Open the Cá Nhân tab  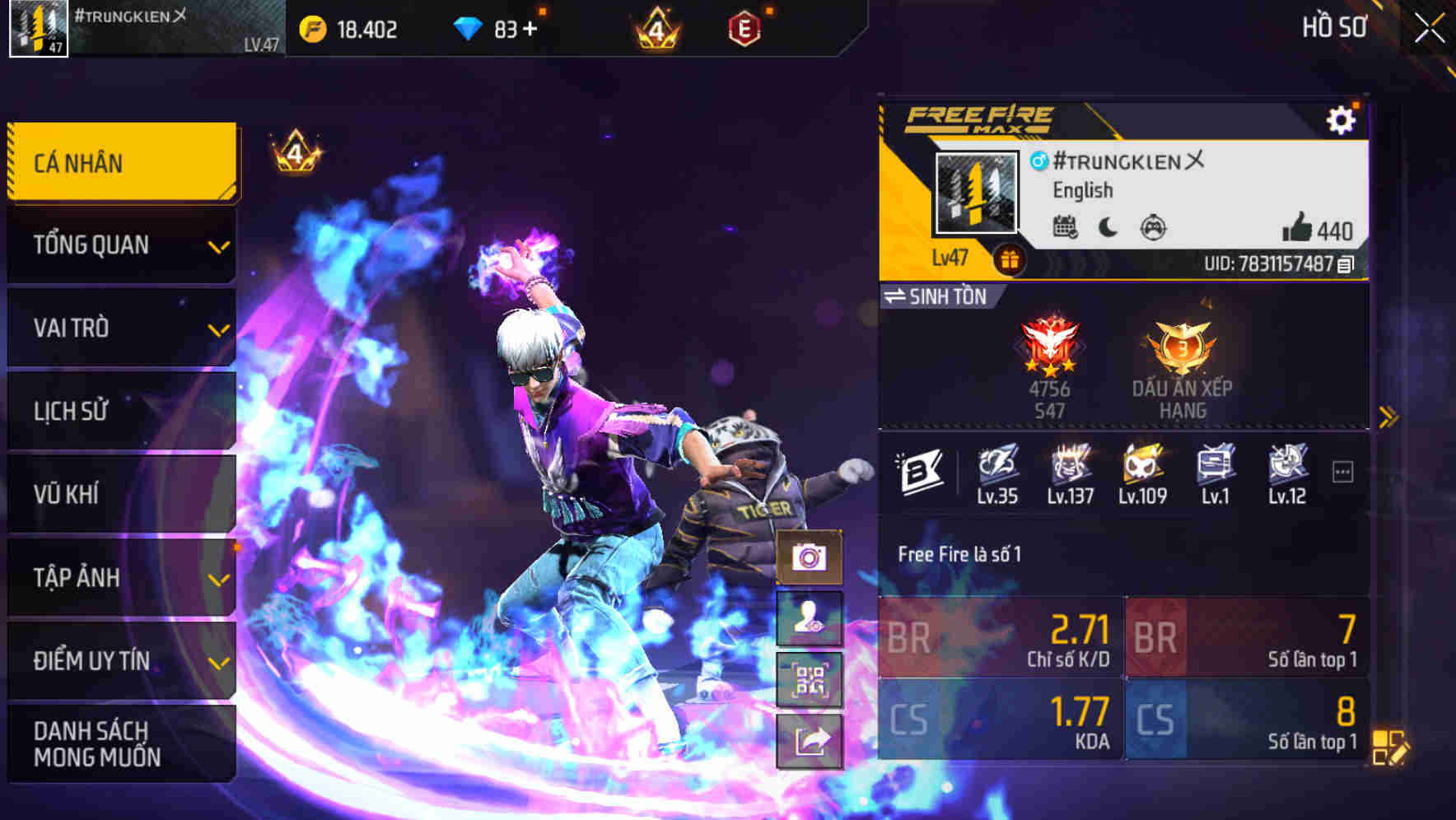tap(120, 162)
